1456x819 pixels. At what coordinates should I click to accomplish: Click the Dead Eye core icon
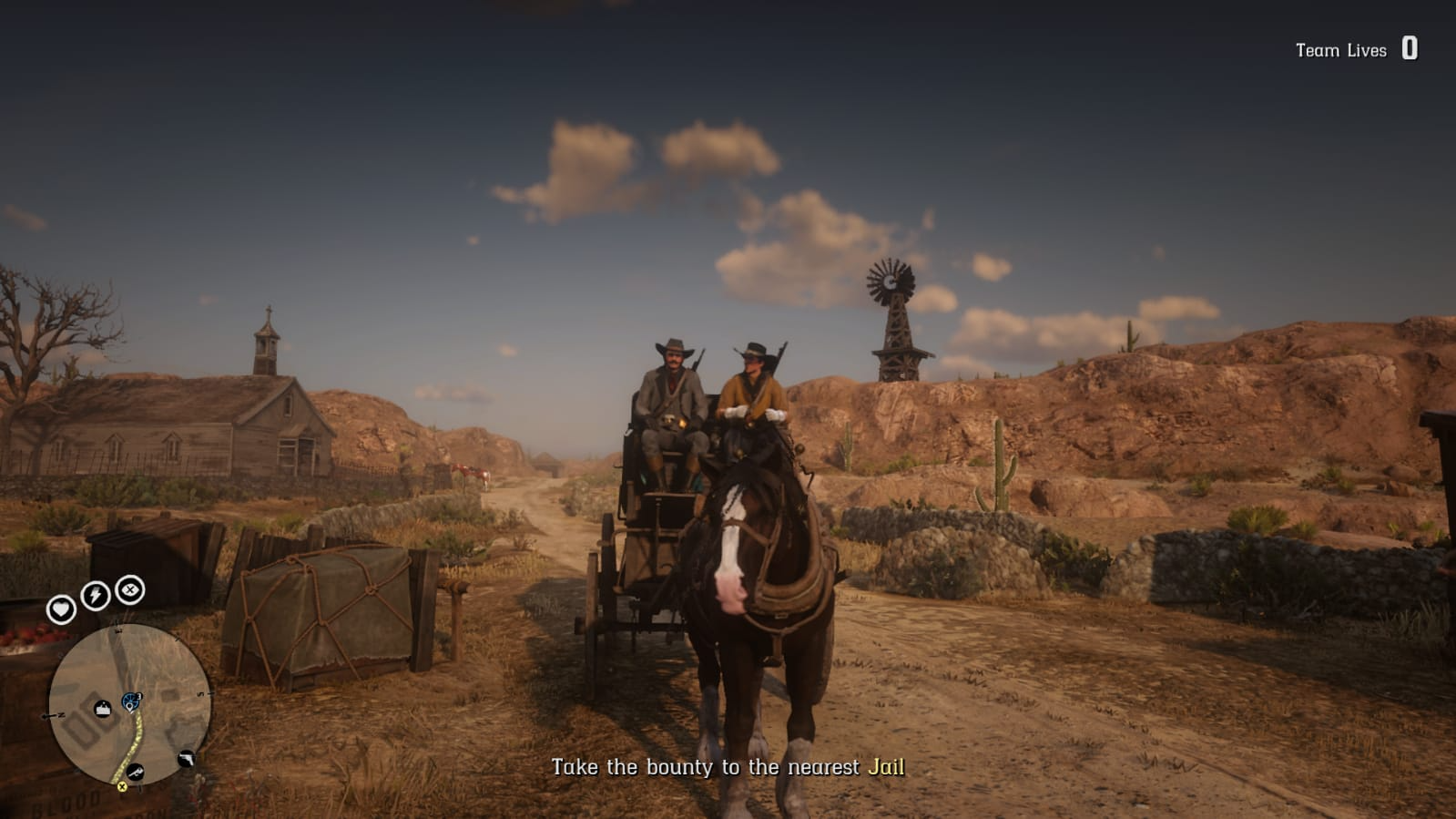(x=129, y=590)
